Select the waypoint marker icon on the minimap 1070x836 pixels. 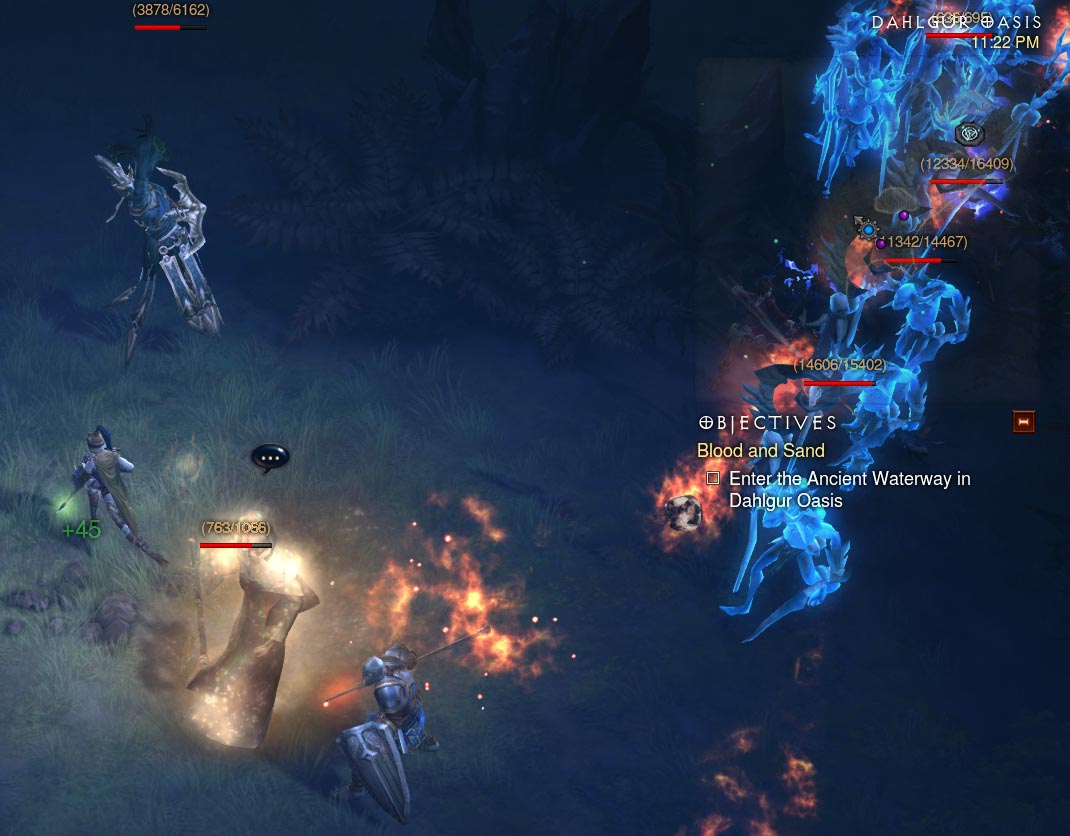pyautogui.click(x=969, y=133)
